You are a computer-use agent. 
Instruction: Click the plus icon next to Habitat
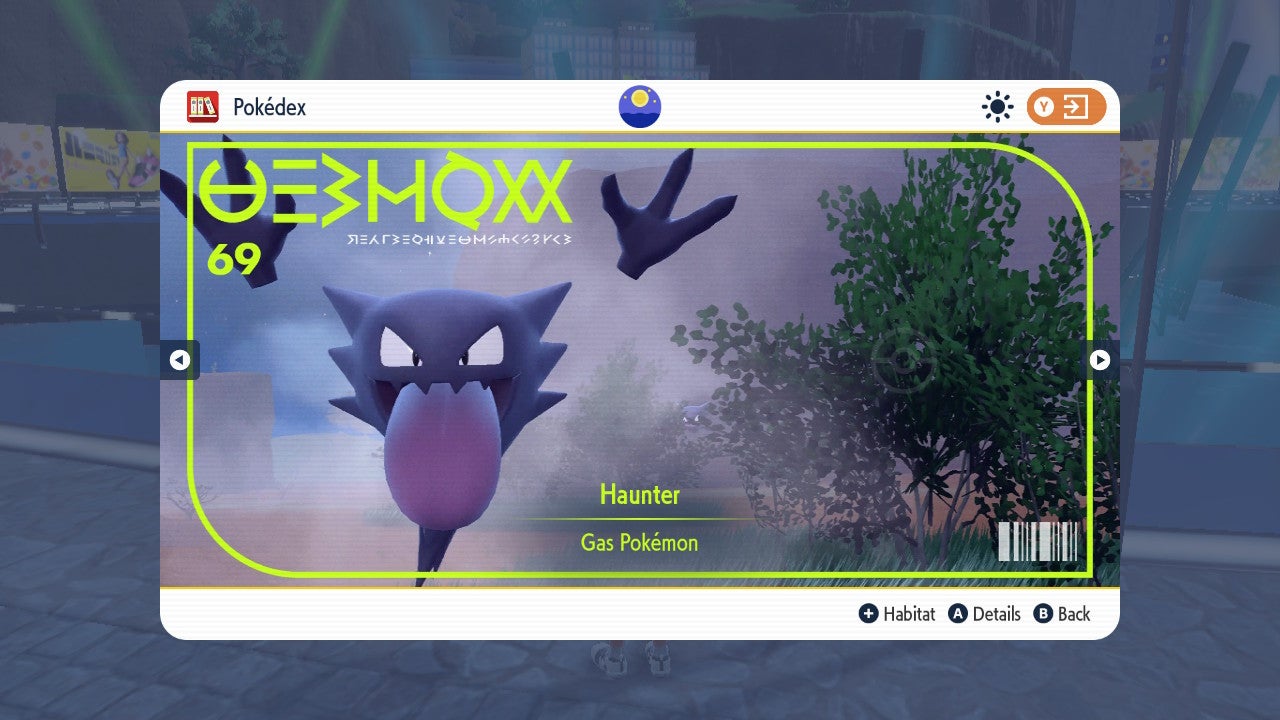(868, 614)
